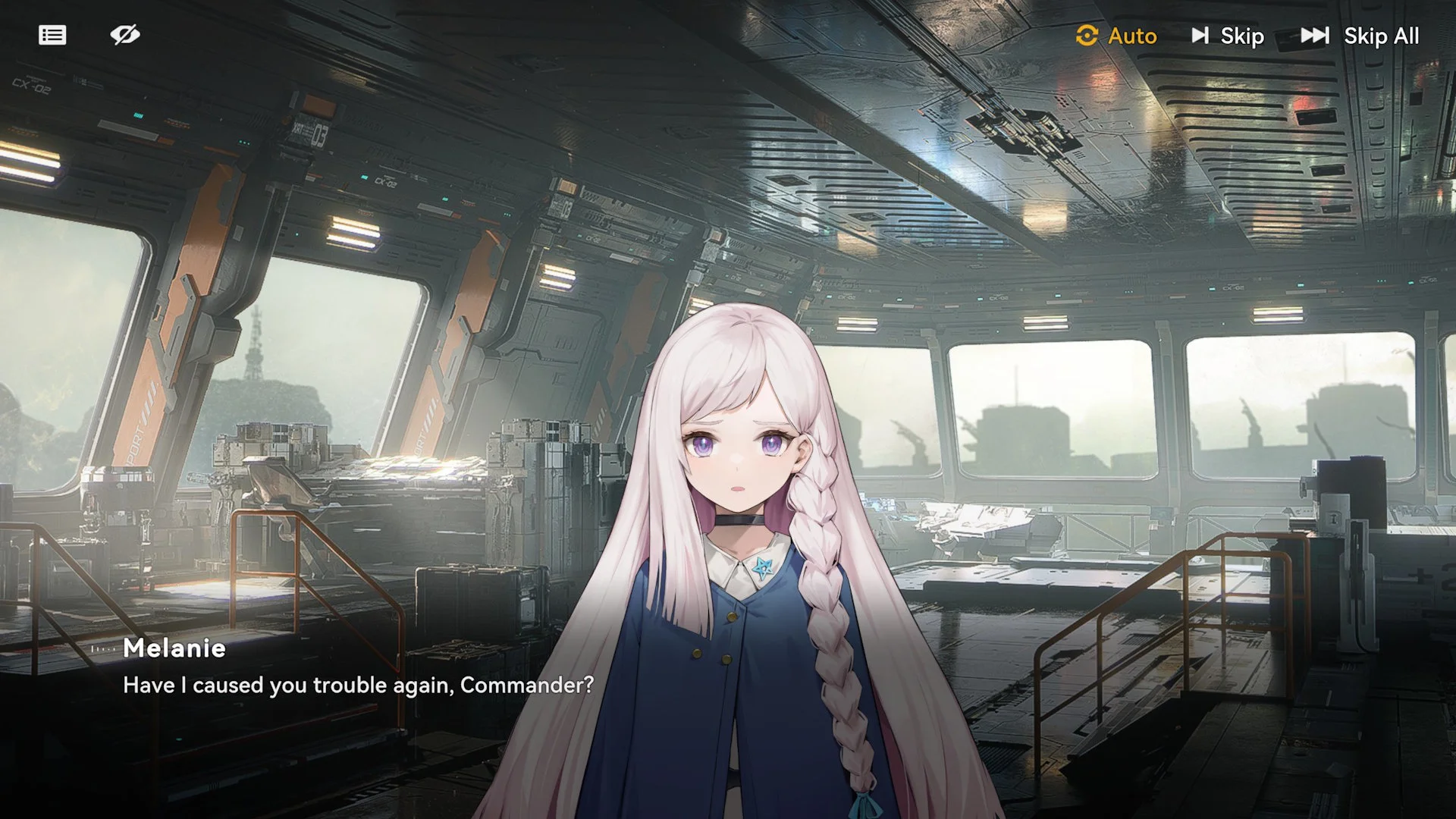Toggle Auto dialogue playback

(x=1116, y=36)
